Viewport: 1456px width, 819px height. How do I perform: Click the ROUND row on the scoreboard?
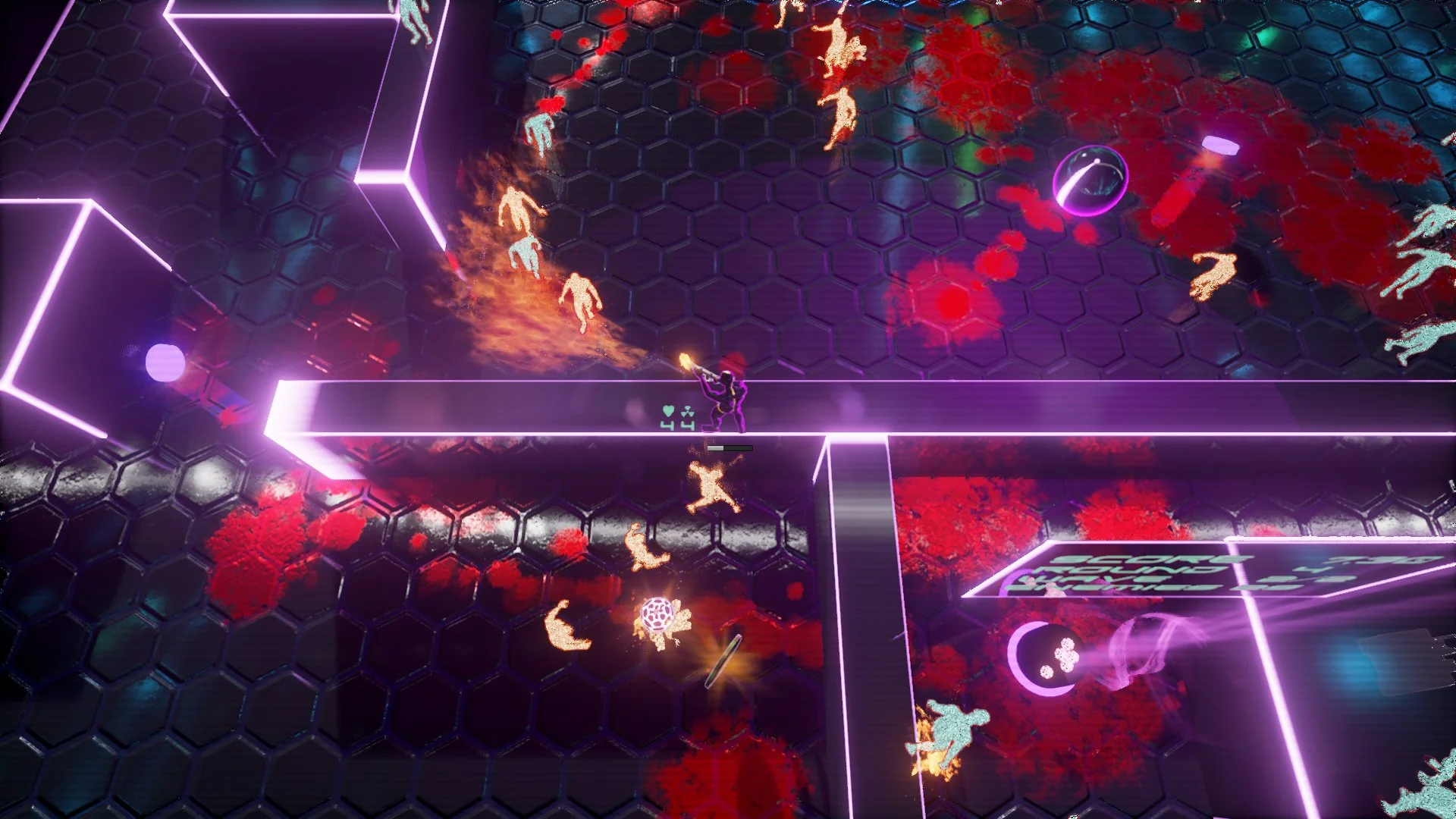click(x=1115, y=570)
